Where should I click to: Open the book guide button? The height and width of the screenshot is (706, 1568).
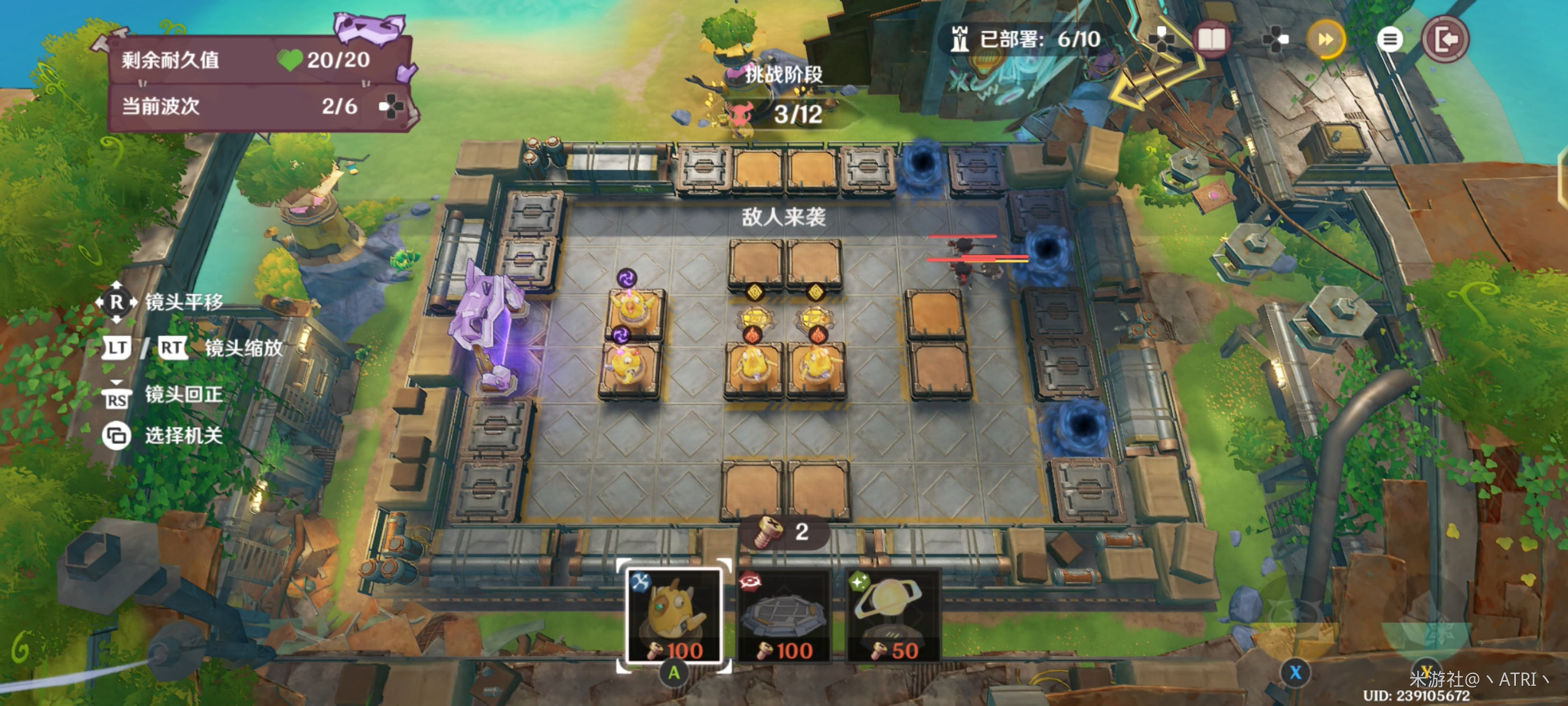[x=1211, y=40]
